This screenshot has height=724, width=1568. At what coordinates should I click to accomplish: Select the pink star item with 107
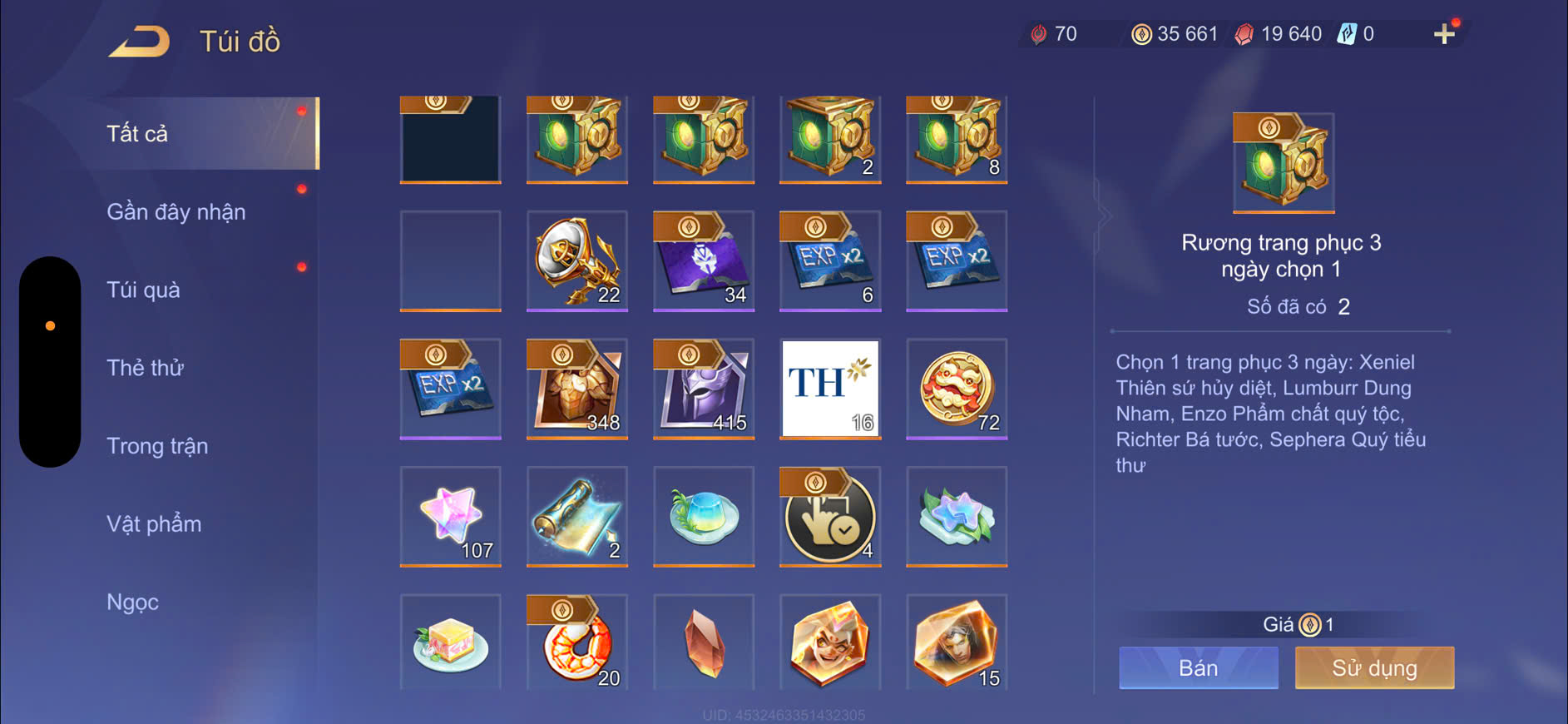pyautogui.click(x=451, y=516)
